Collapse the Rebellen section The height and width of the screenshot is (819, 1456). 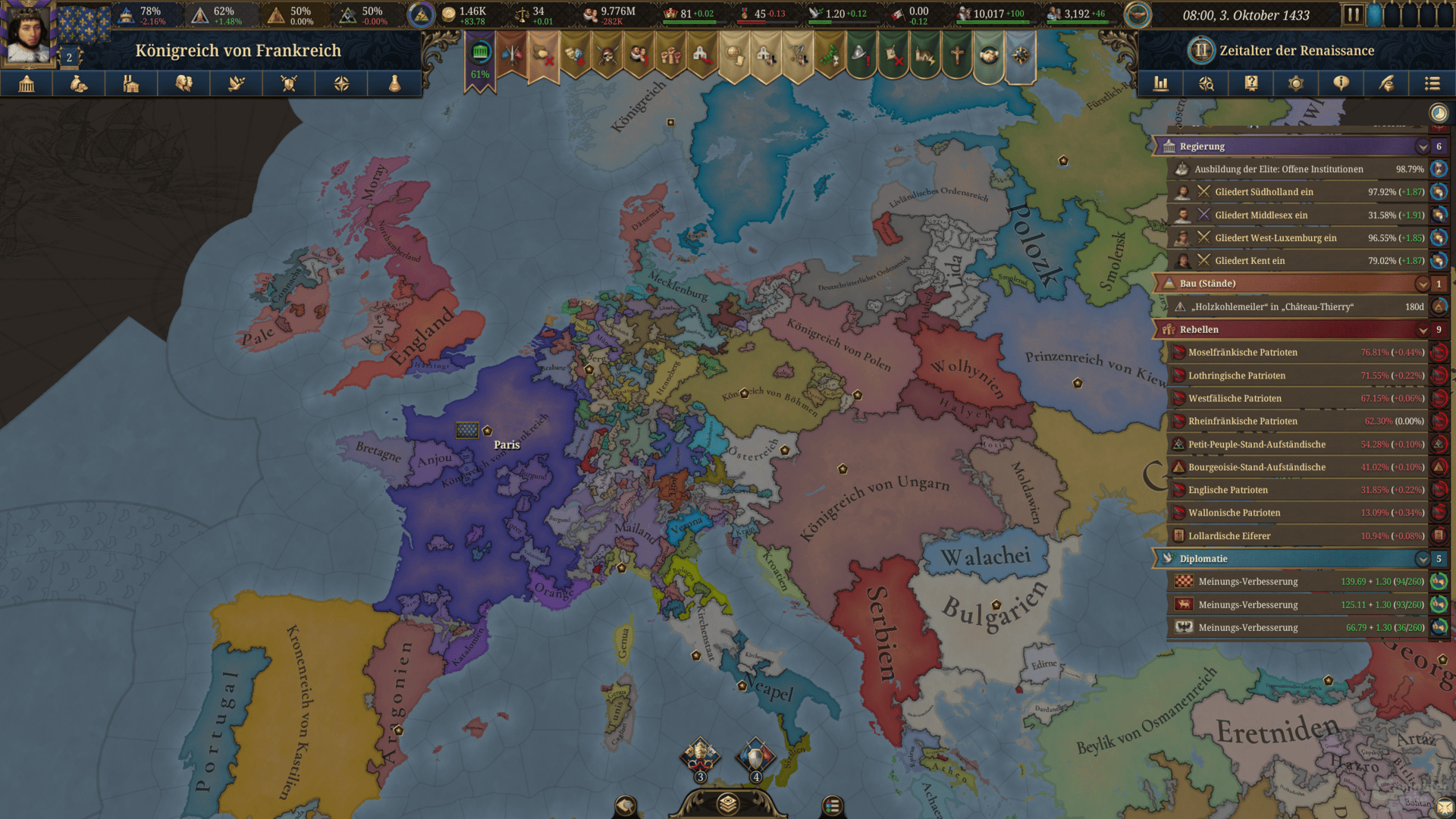(x=1423, y=329)
